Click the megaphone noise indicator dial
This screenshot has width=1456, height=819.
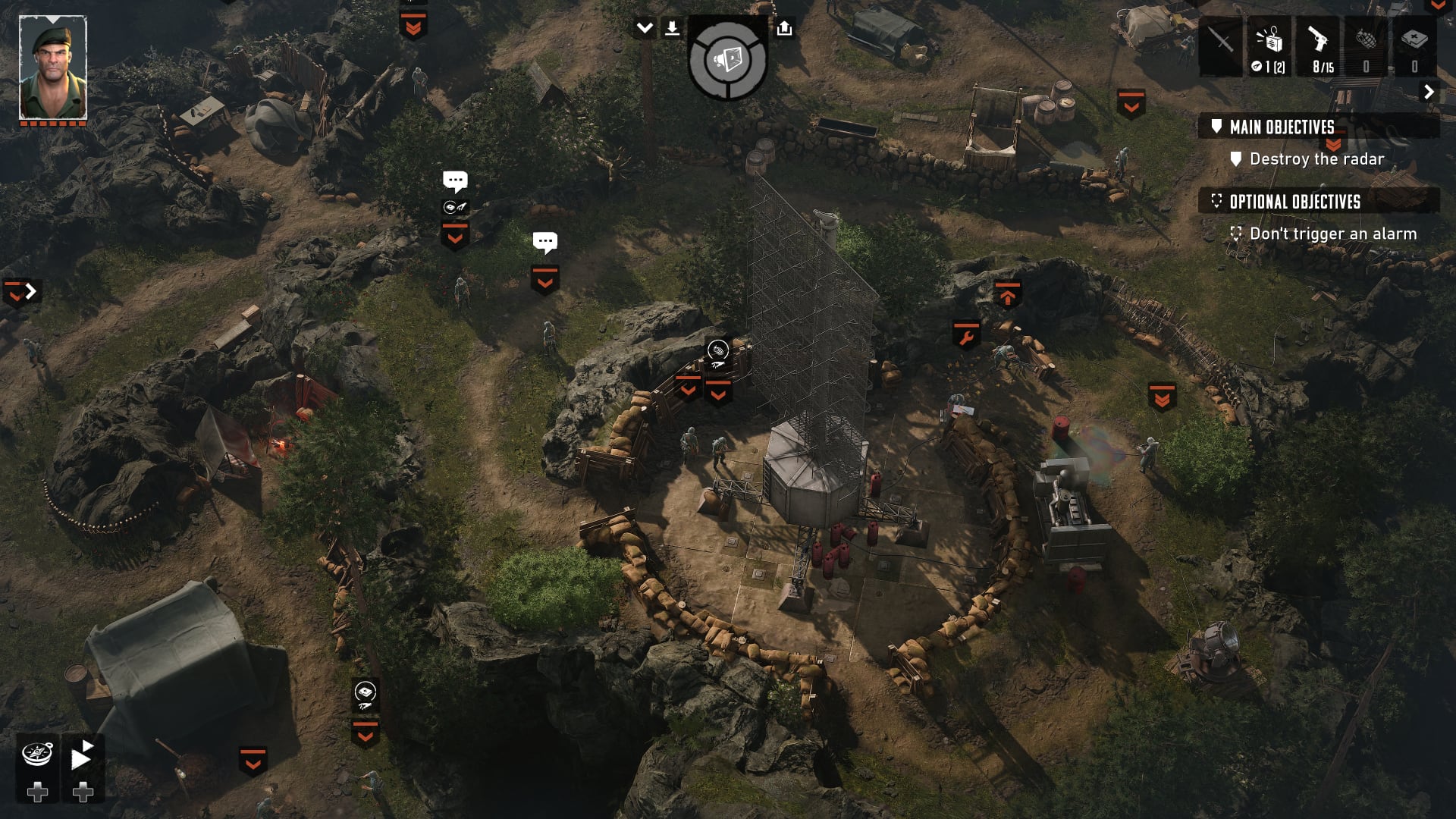pyautogui.click(x=727, y=60)
